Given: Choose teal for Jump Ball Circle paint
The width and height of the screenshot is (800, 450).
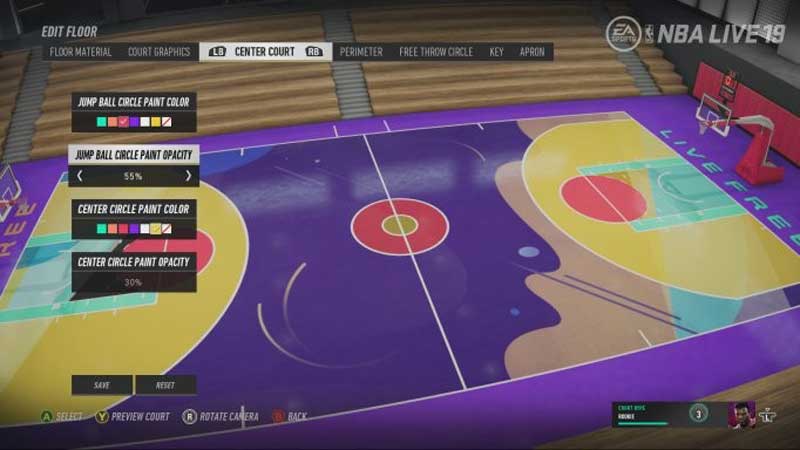Looking at the screenshot, I should click(x=100, y=121).
